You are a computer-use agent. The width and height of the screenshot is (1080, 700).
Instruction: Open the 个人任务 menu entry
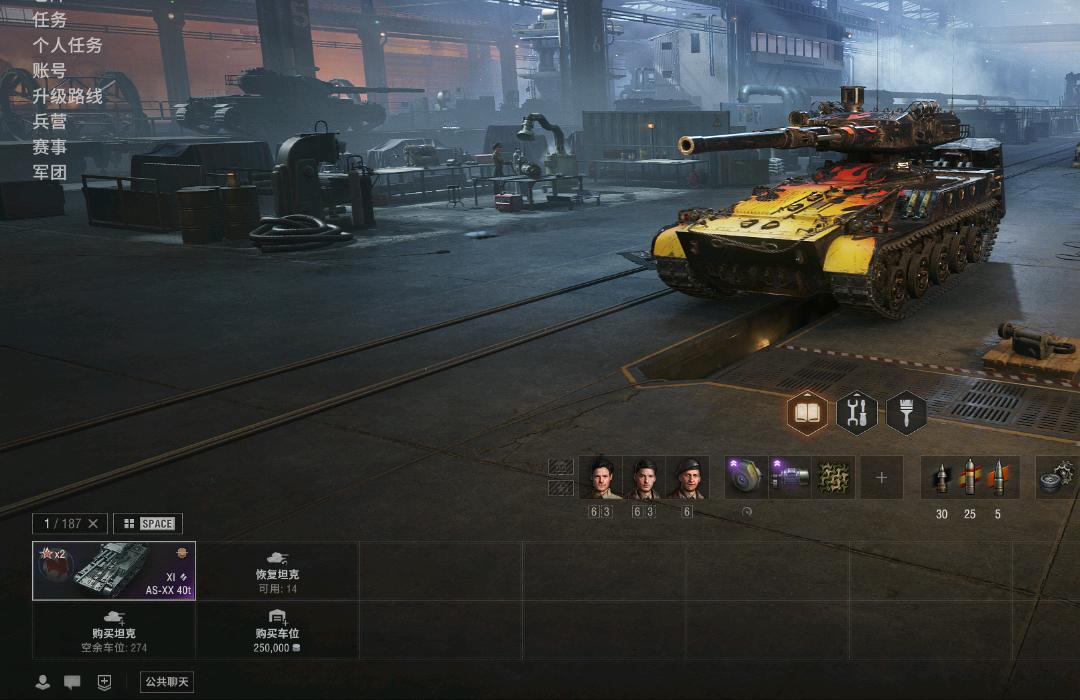[x=67, y=45]
